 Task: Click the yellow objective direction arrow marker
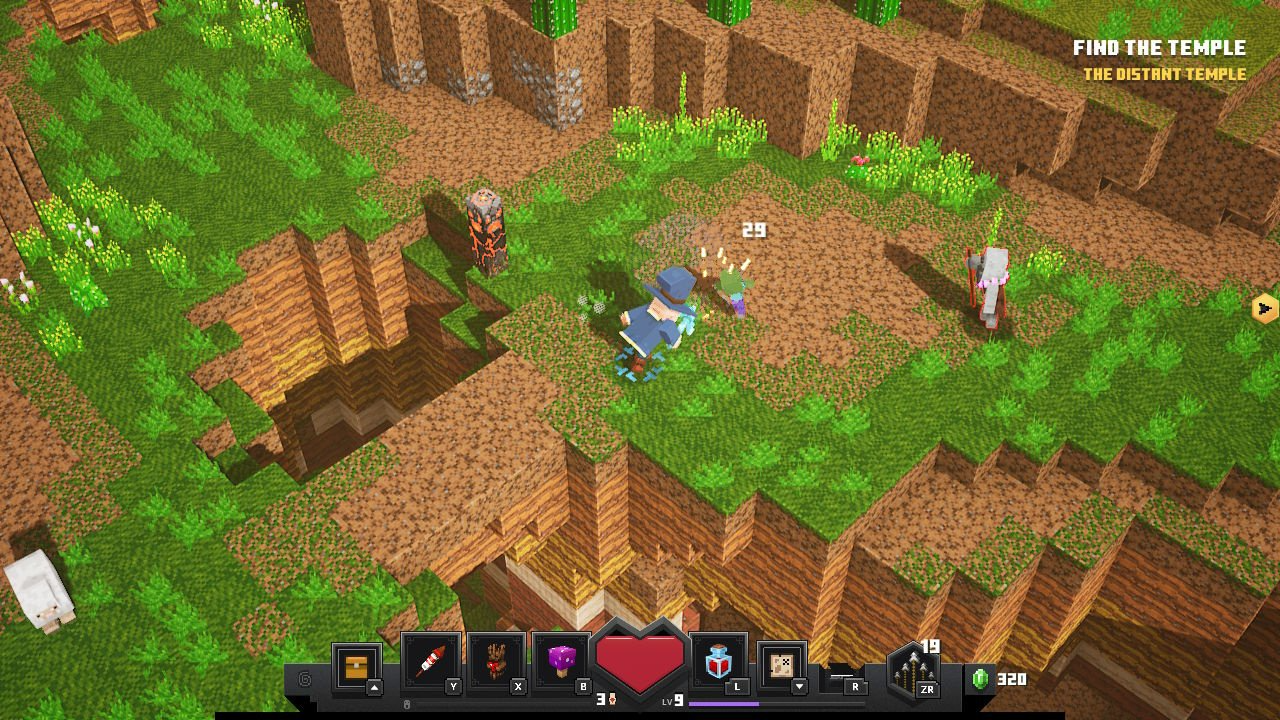coord(1265,308)
